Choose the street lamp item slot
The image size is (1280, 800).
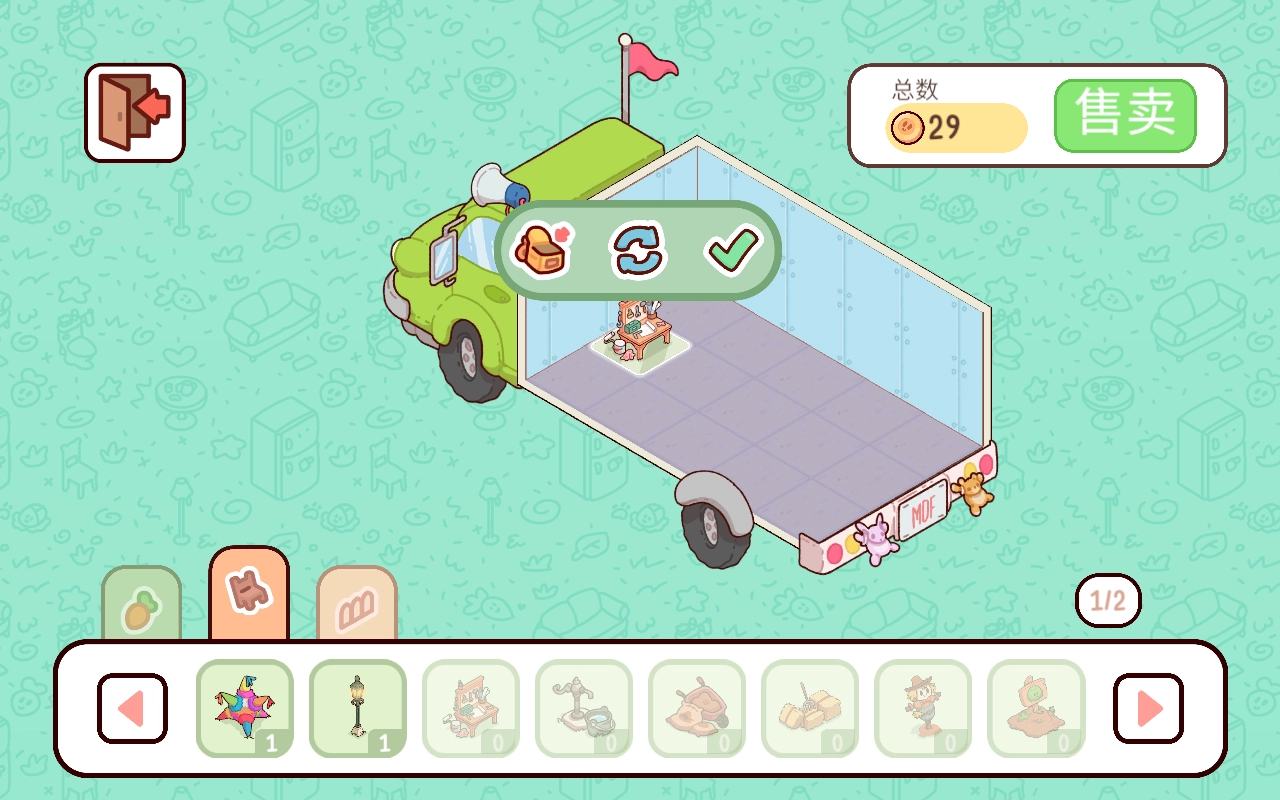coord(358,708)
